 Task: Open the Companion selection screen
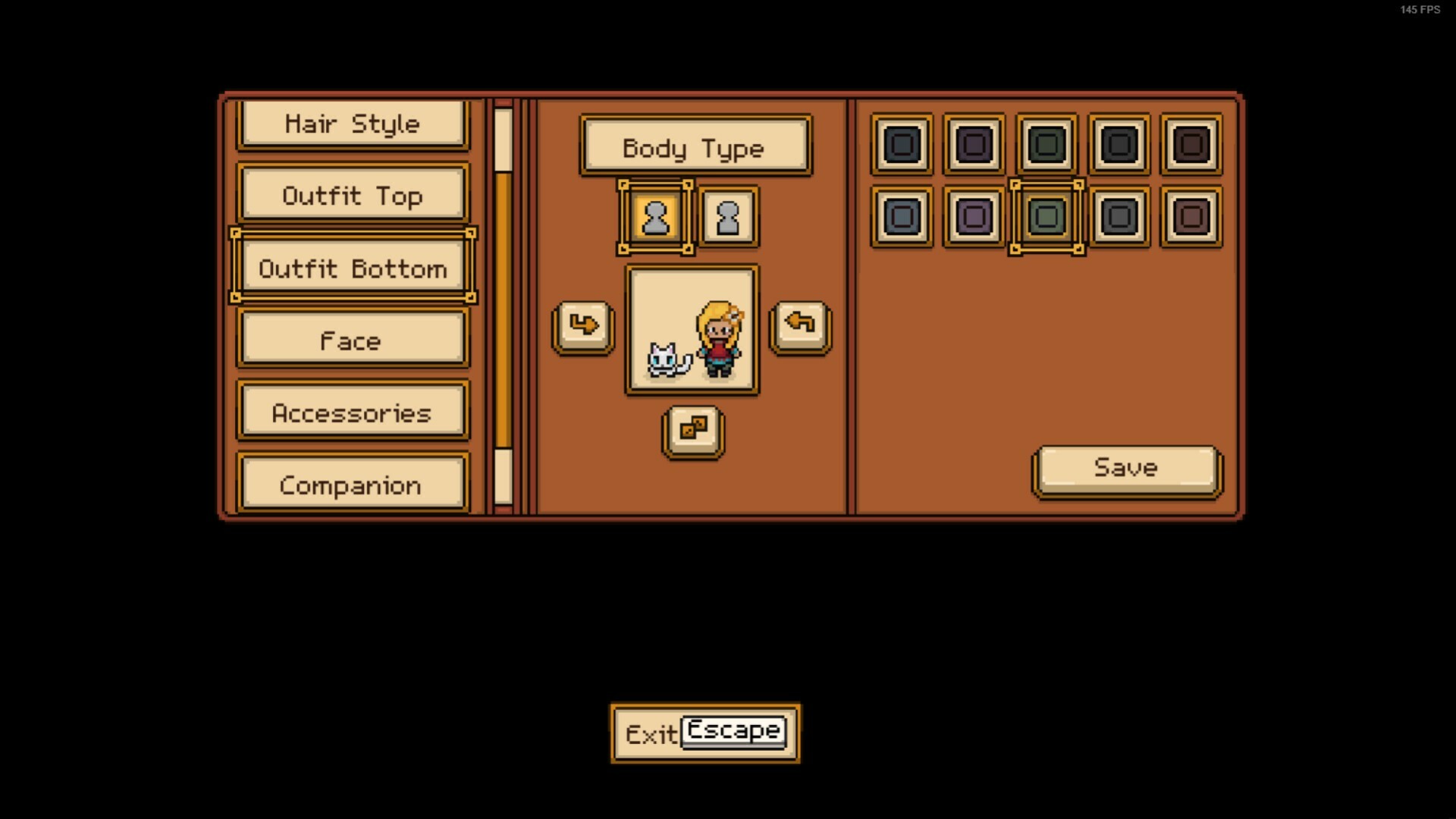(353, 485)
